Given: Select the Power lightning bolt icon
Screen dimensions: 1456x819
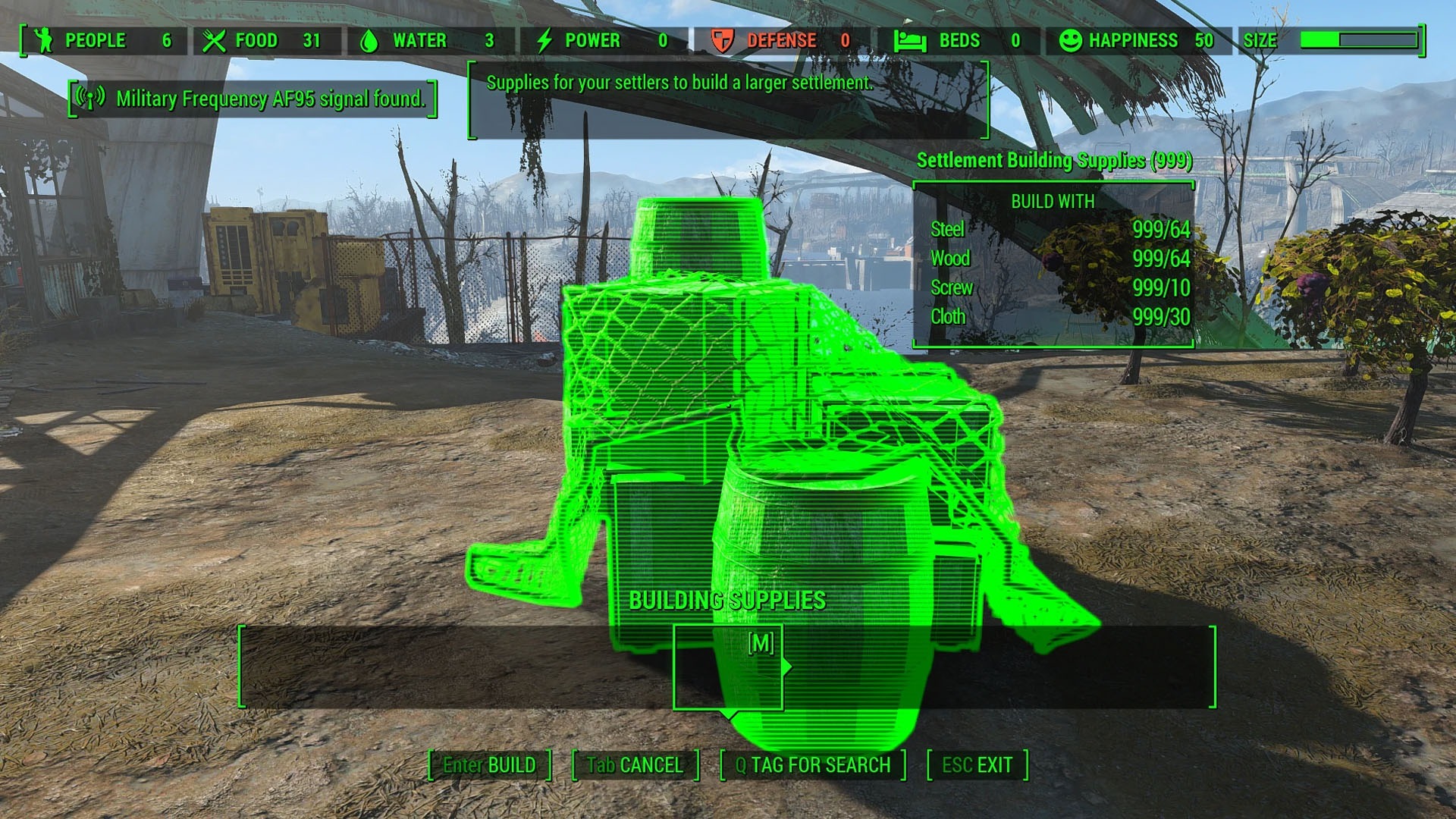Looking at the screenshot, I should point(544,41).
